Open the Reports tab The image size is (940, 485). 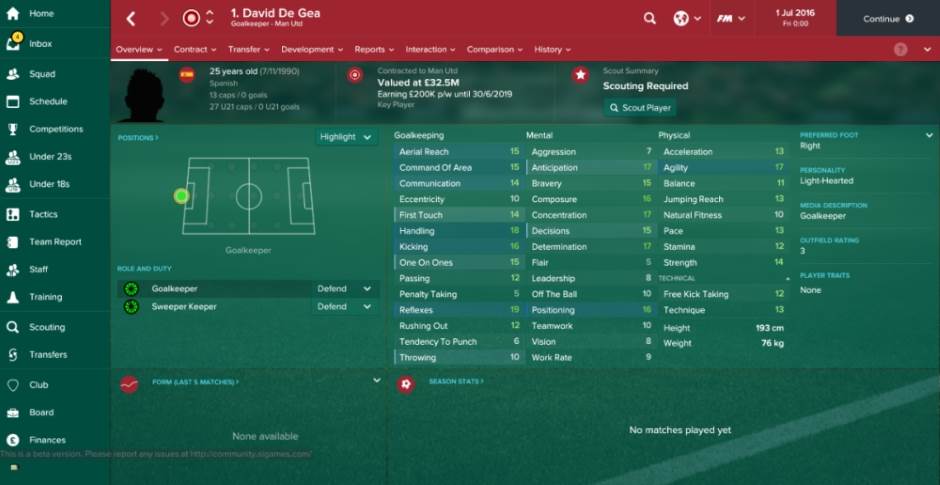point(373,49)
